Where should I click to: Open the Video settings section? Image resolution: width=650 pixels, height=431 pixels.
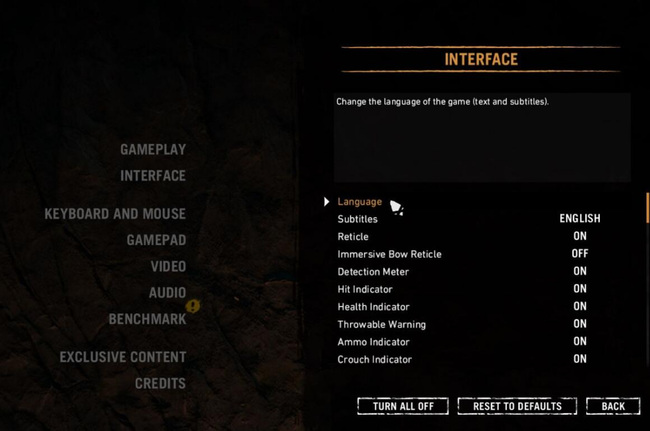168,267
